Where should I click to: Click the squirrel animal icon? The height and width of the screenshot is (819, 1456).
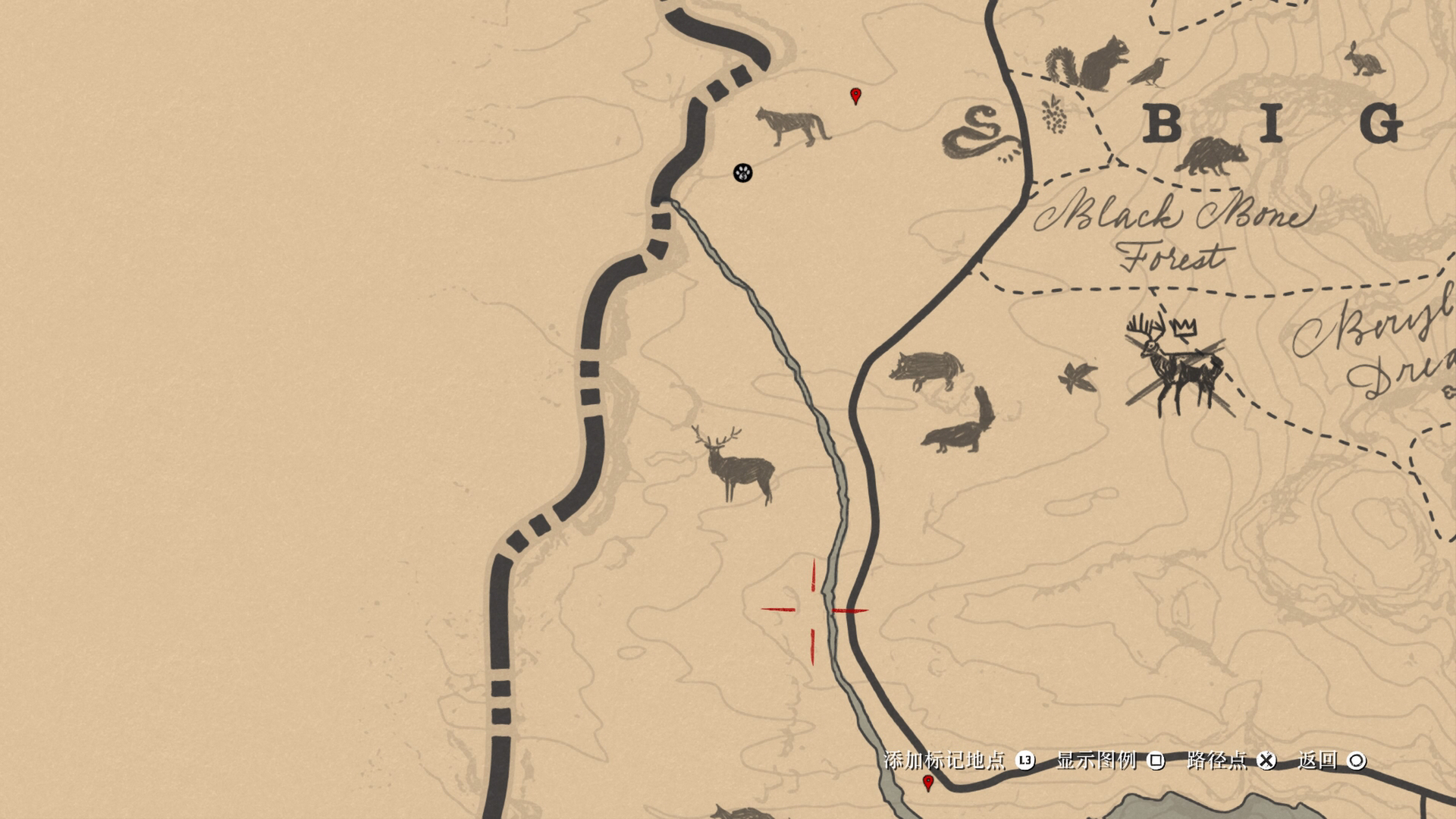click(1088, 64)
